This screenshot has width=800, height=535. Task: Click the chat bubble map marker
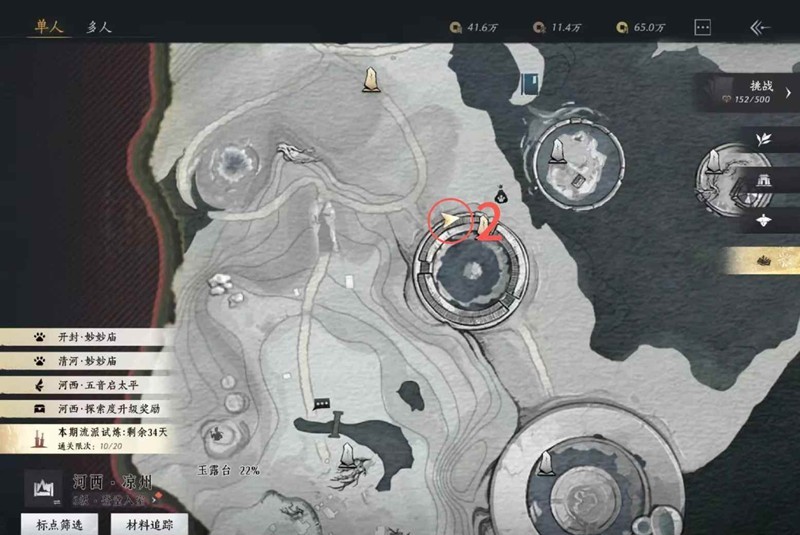tap(321, 404)
